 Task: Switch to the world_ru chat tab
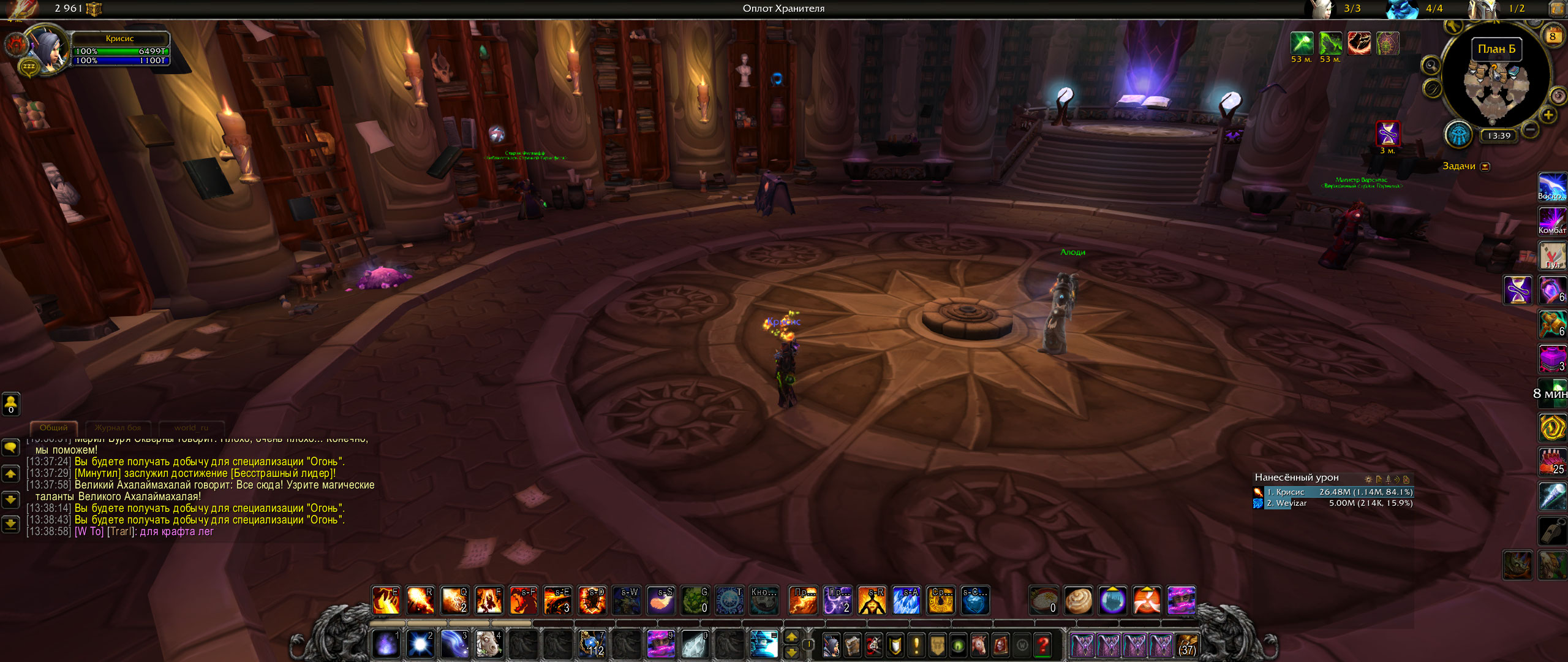point(191,428)
